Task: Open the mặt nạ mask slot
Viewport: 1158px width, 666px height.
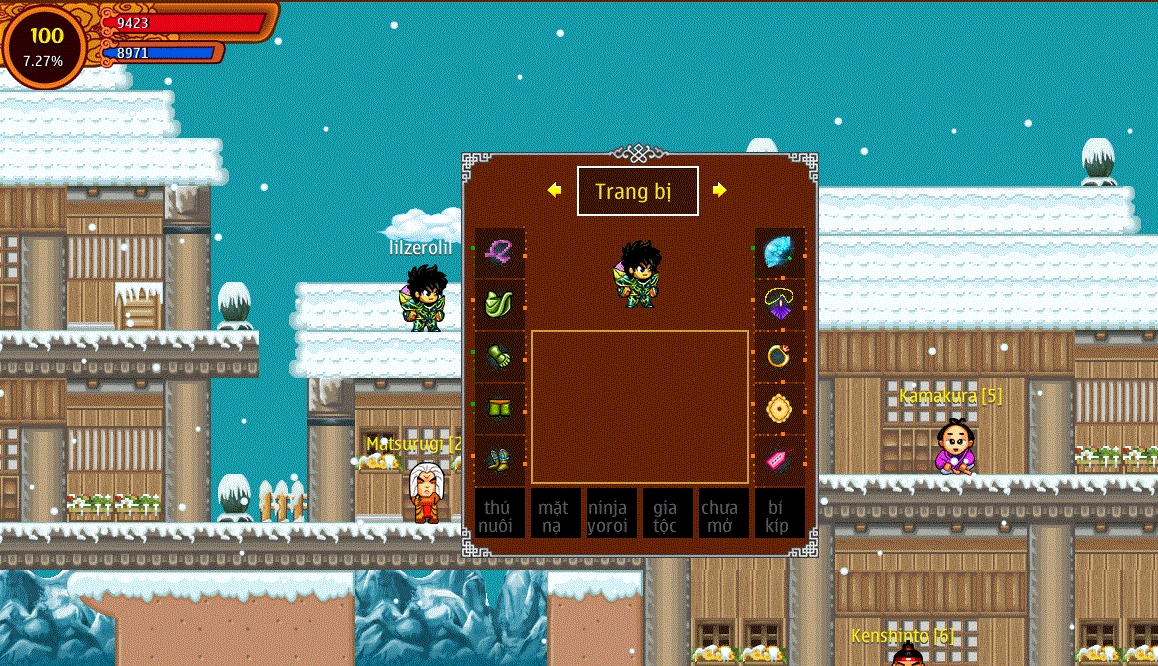Action: 555,513
